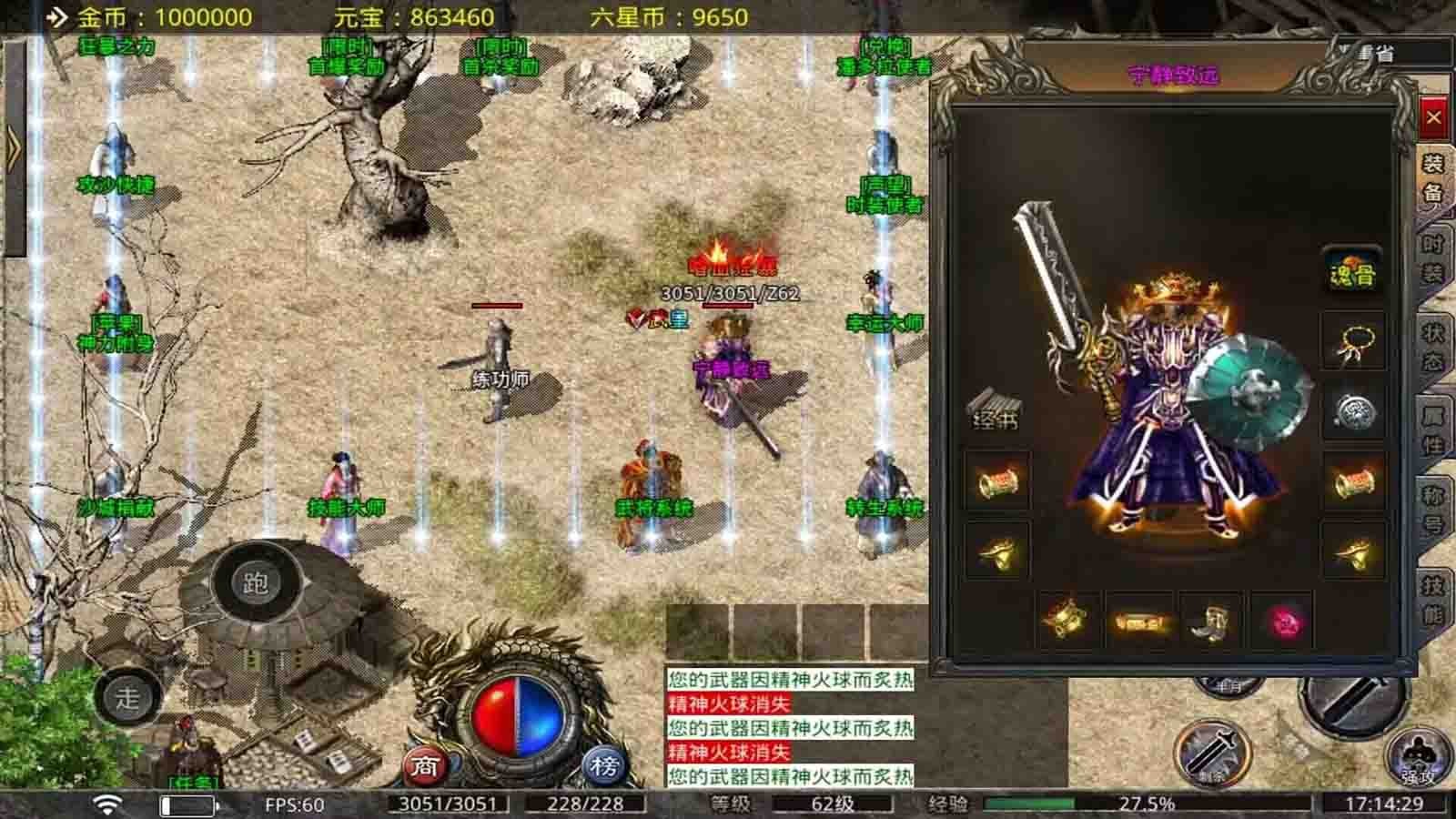Open the 经书 scripture slot
Viewport: 1456px width, 819px height.
[995, 411]
